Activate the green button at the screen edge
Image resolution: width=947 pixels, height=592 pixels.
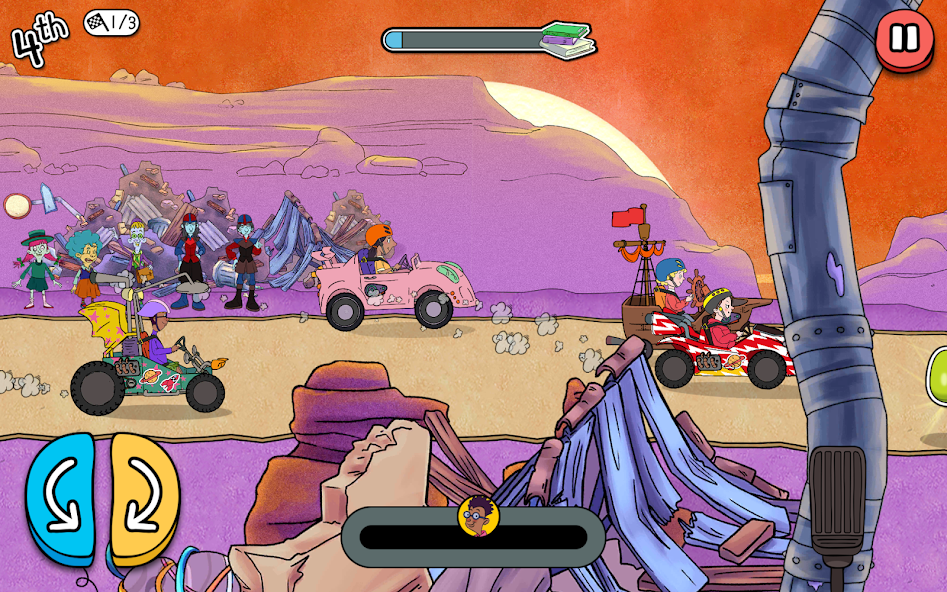click(938, 377)
